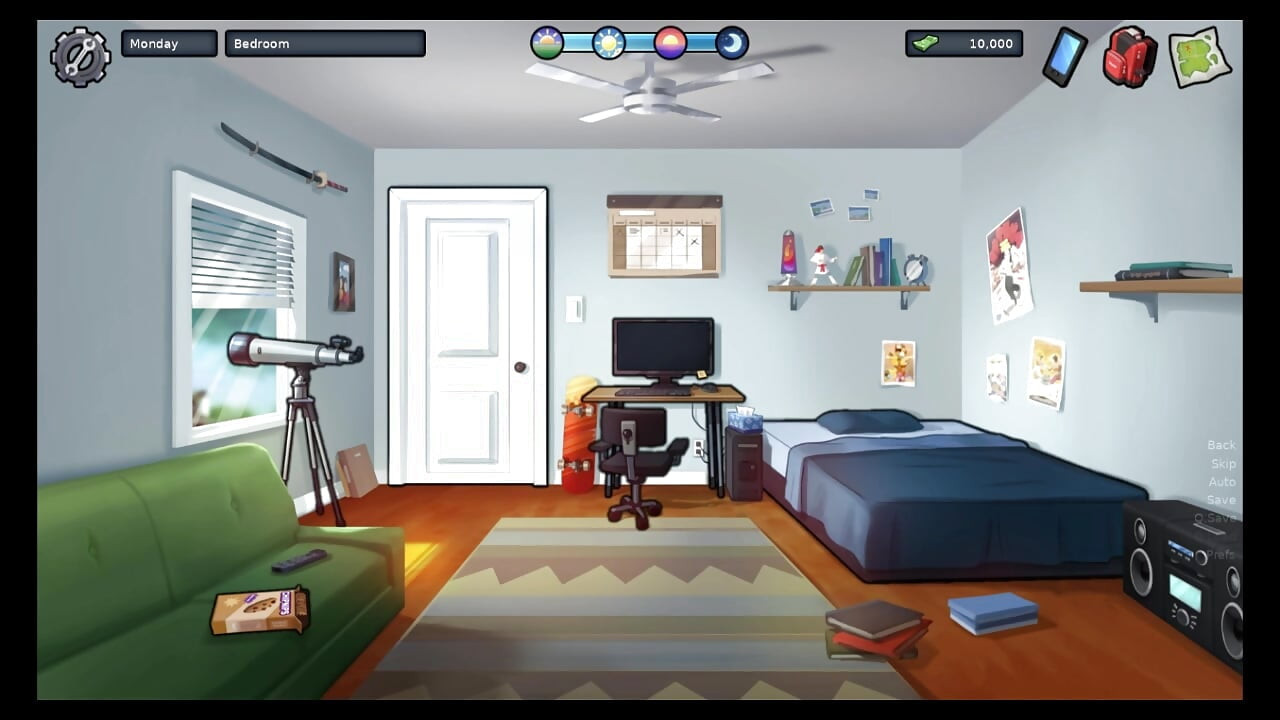Select the night moon time icon

click(731, 43)
